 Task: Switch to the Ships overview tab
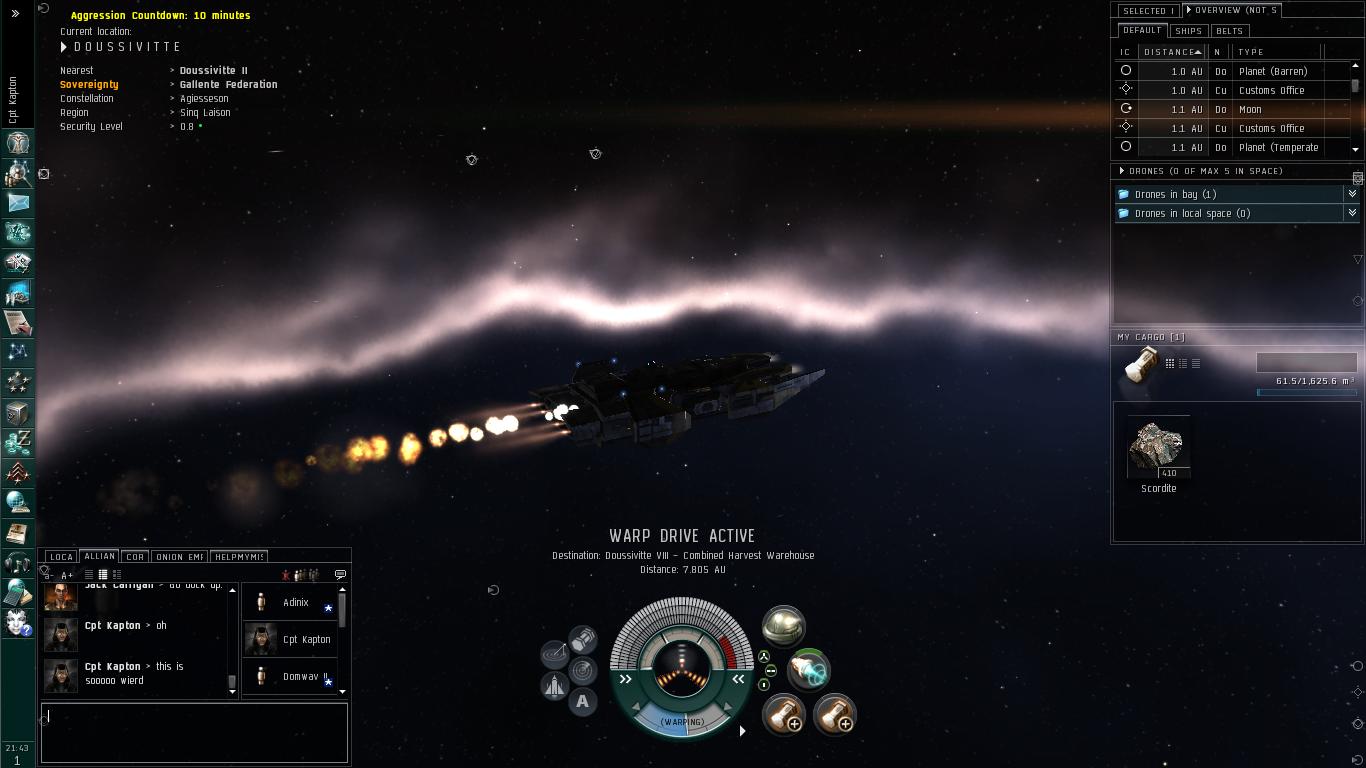pyautogui.click(x=1189, y=31)
